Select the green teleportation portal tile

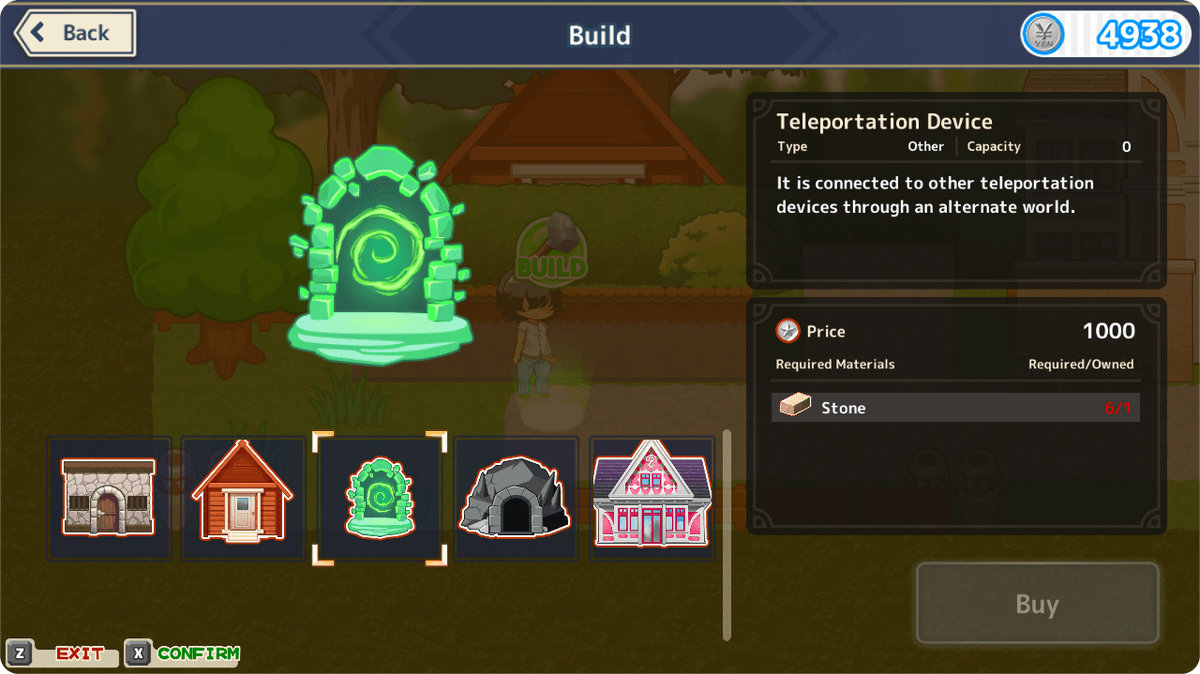(x=380, y=497)
